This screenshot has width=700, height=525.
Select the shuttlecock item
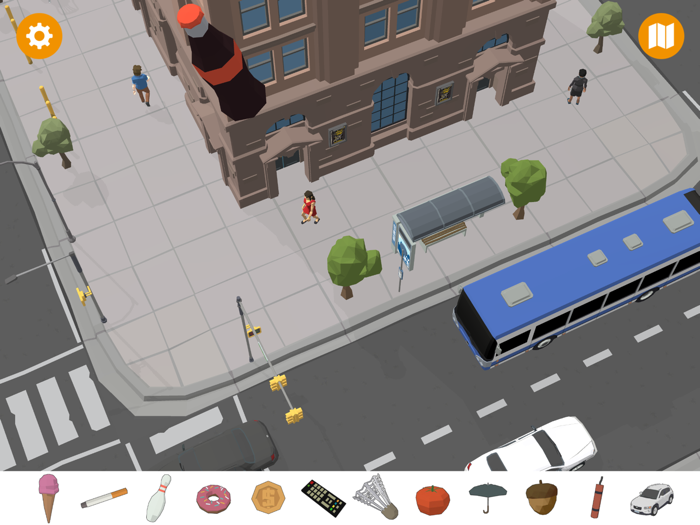[377, 497]
